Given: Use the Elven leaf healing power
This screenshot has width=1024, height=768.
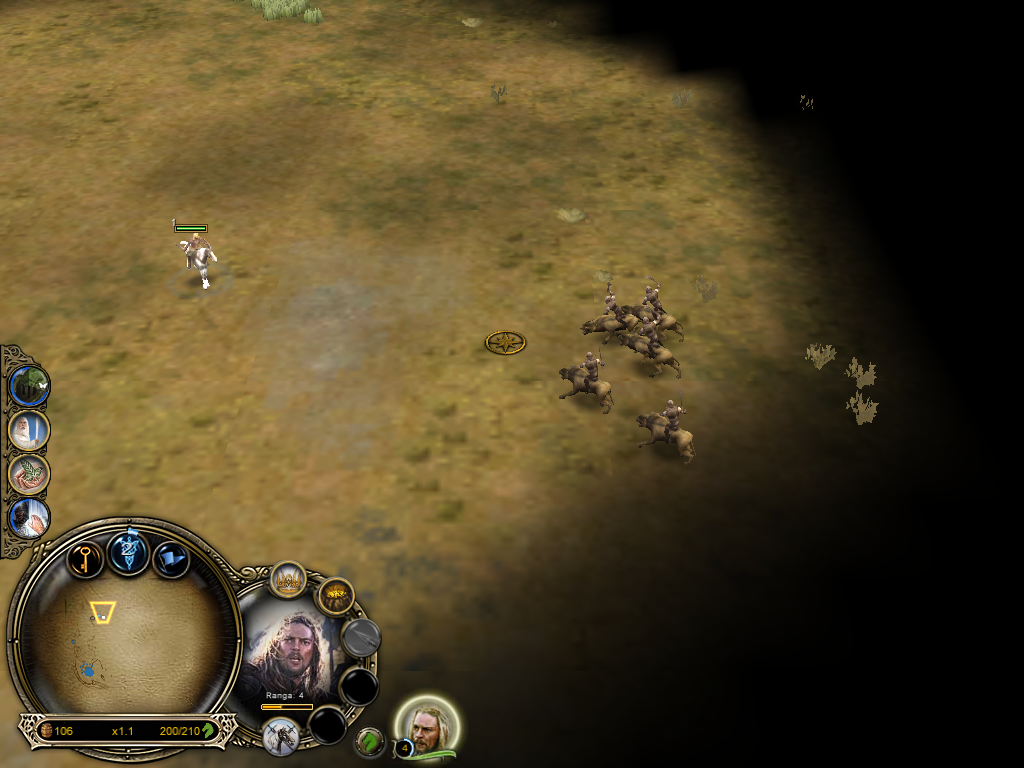Looking at the screenshot, I should 29,474.
